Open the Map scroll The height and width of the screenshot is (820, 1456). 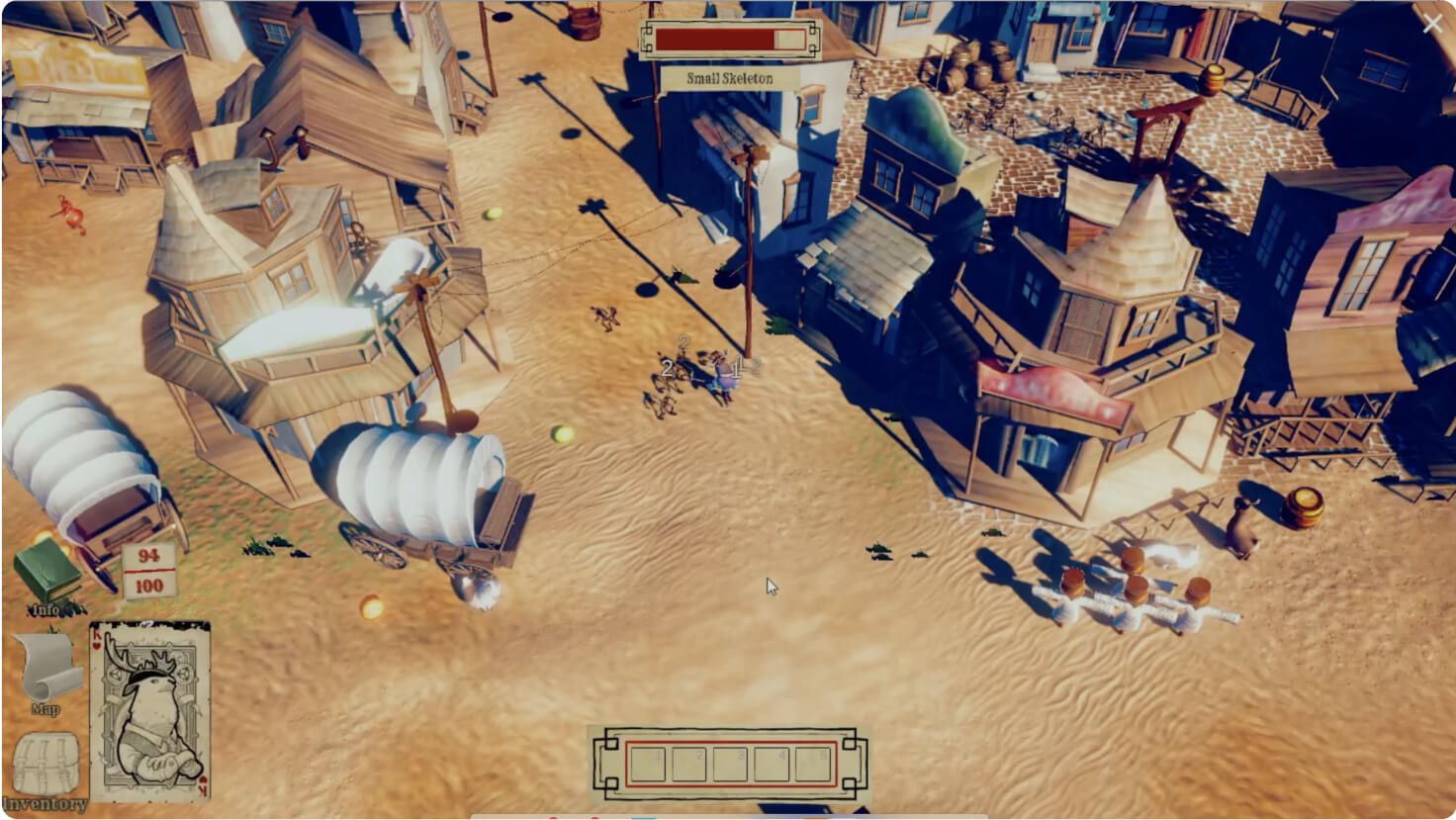(46, 670)
